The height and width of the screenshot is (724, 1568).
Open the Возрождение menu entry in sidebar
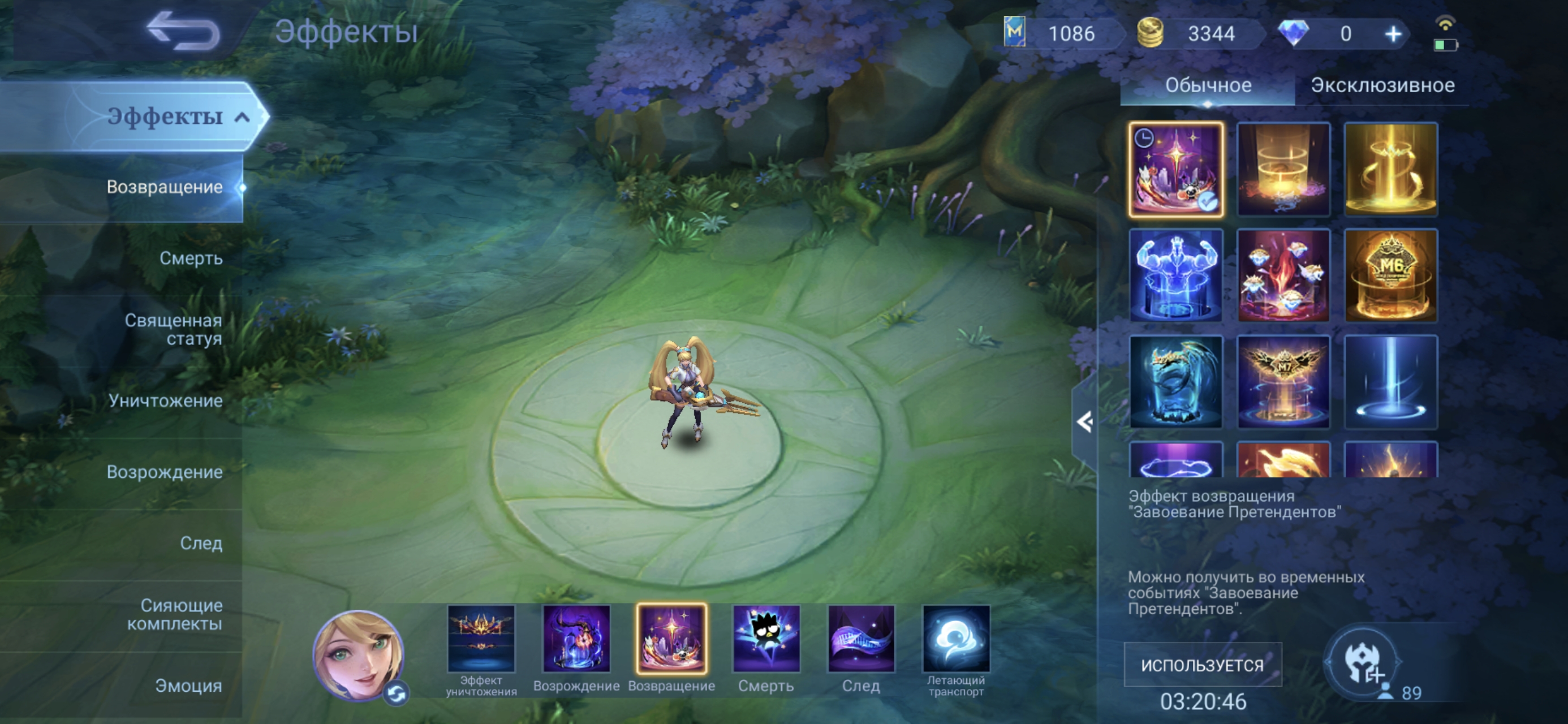[x=165, y=472]
